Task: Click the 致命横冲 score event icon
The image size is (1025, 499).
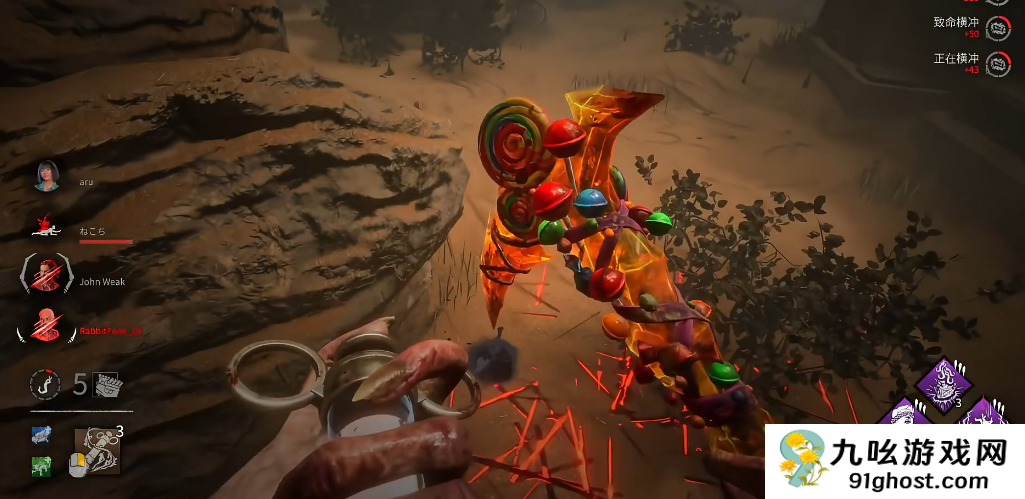Action: (x=998, y=28)
